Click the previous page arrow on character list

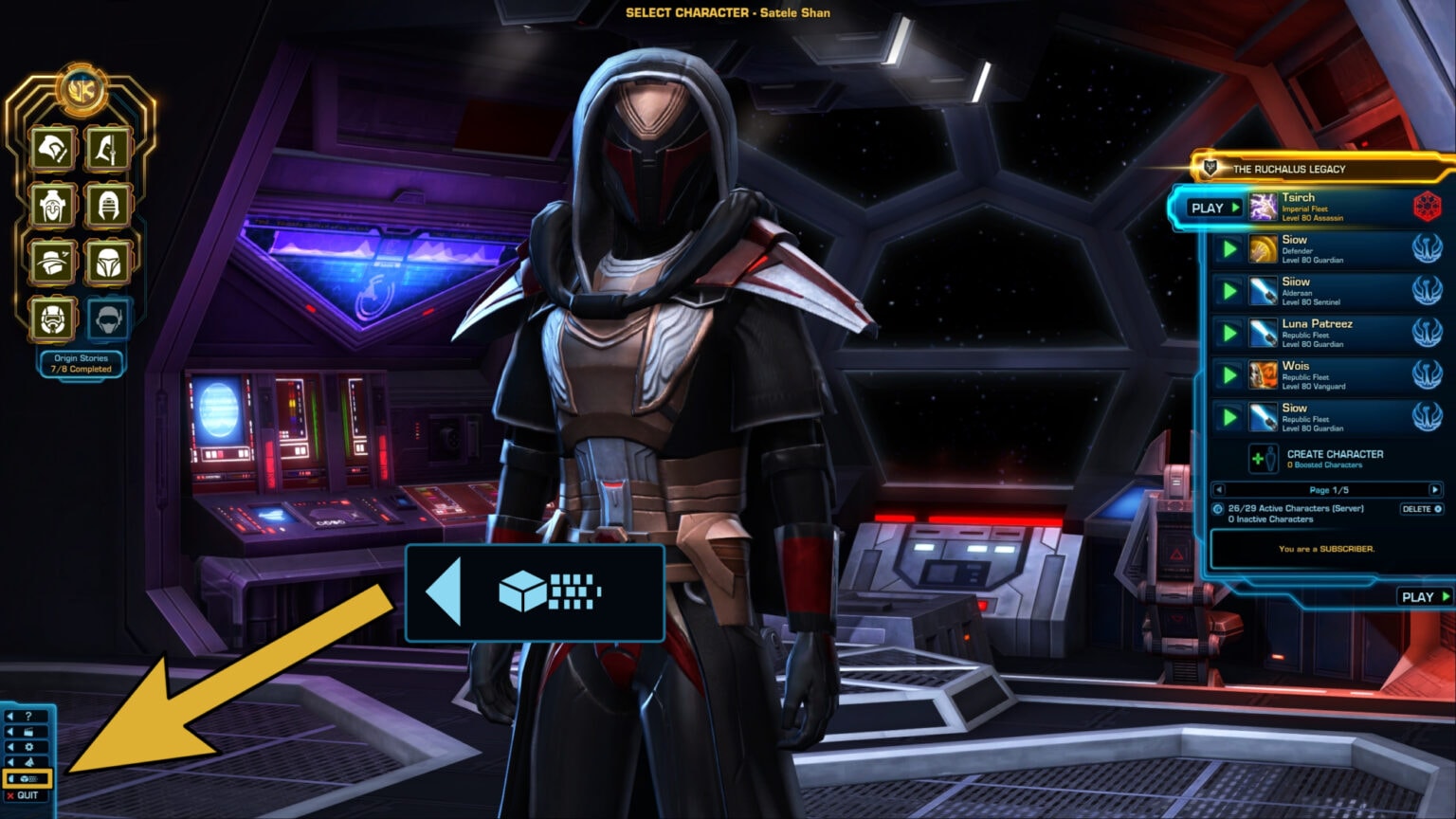pos(1221,490)
